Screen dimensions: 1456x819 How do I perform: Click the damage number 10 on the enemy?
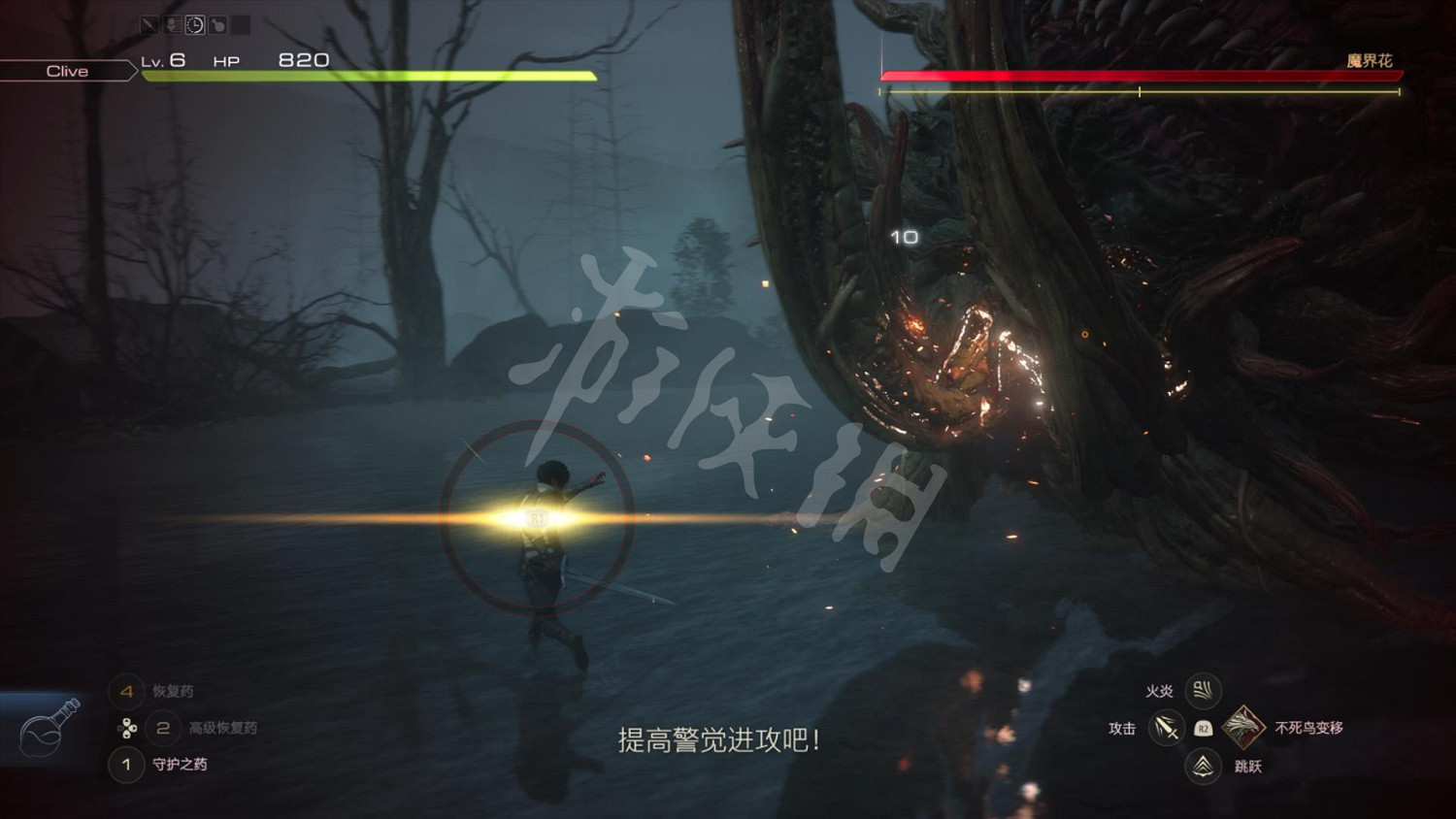[903, 235]
